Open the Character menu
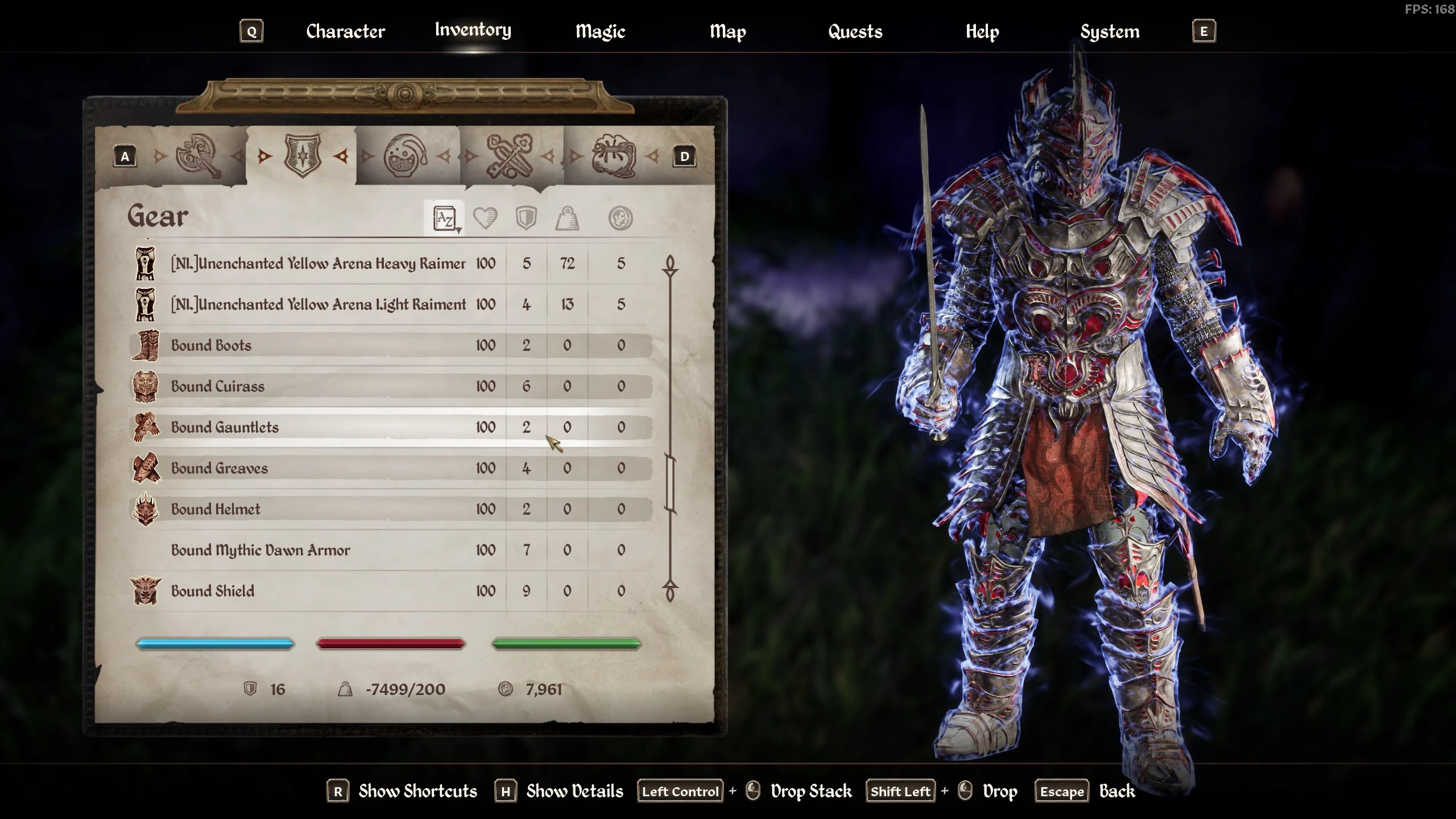1456x819 pixels. click(x=345, y=31)
